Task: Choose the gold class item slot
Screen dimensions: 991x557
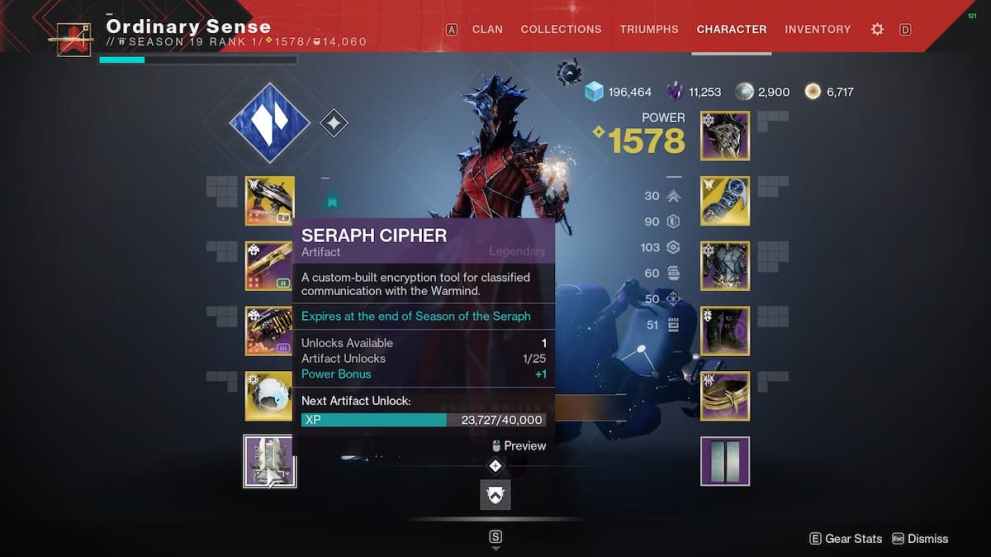Action: pyautogui.click(x=725, y=396)
